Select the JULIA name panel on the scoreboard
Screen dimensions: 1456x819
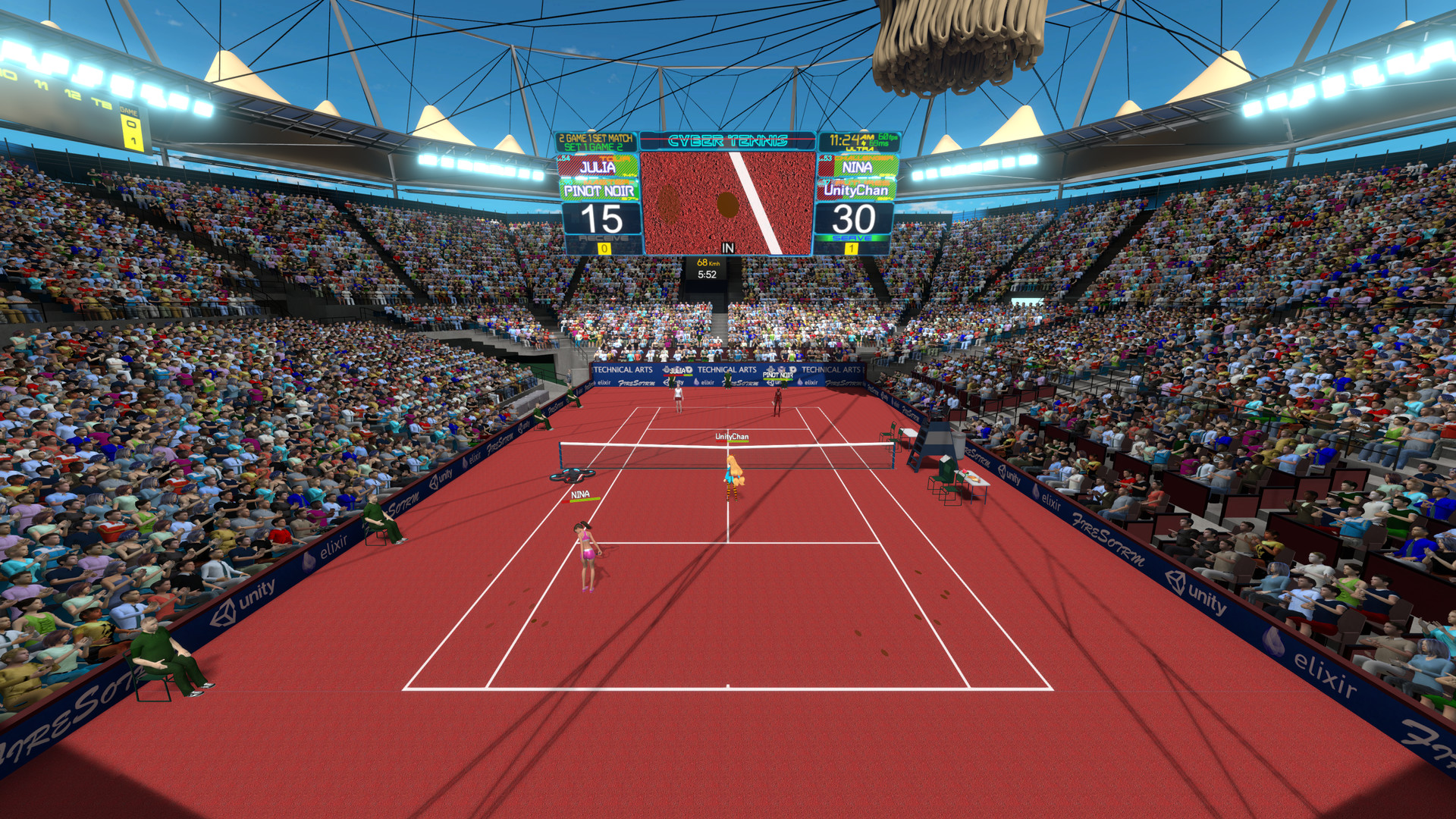(598, 167)
